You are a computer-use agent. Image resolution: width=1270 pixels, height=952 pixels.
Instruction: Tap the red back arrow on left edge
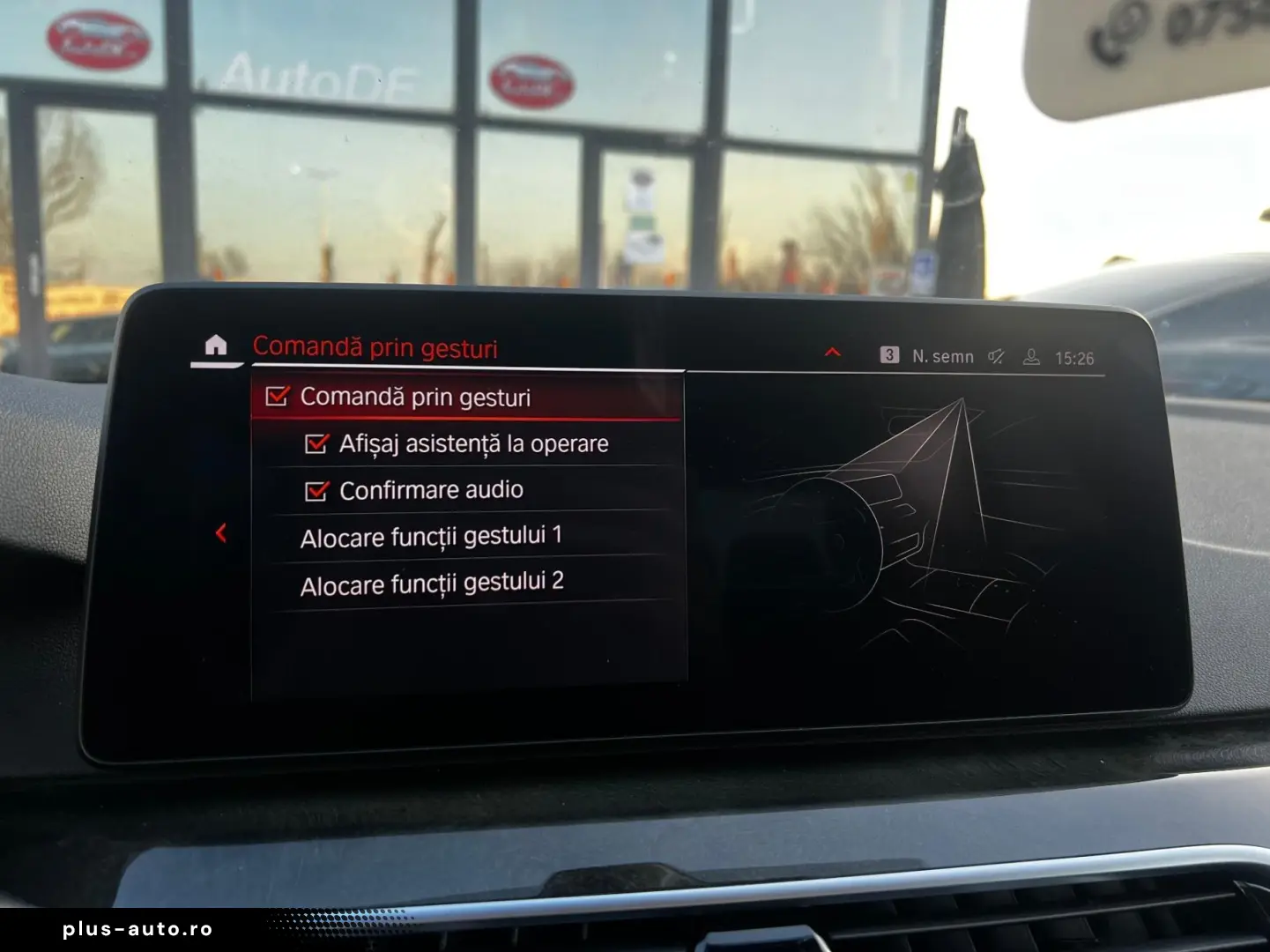tap(219, 533)
